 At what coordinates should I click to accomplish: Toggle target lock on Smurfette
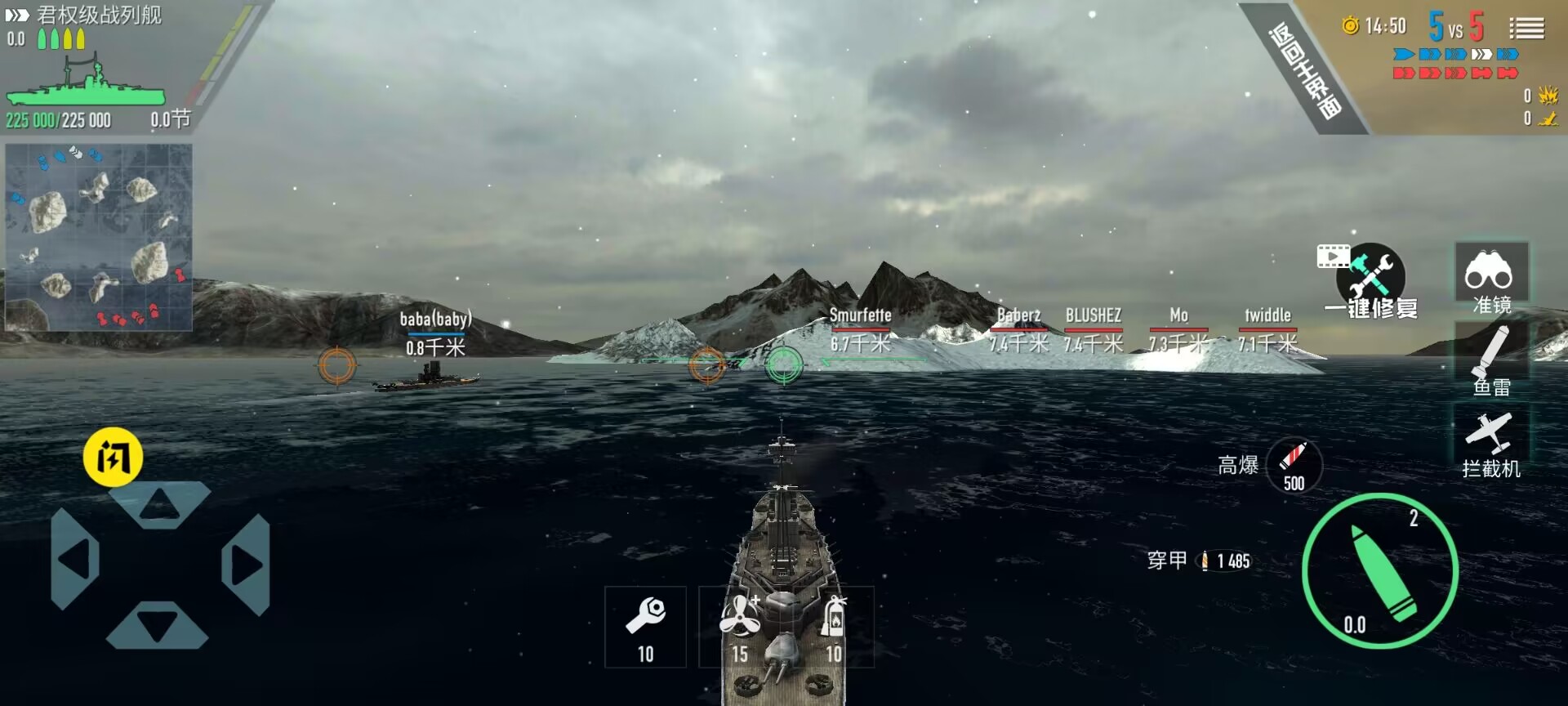tap(861, 317)
